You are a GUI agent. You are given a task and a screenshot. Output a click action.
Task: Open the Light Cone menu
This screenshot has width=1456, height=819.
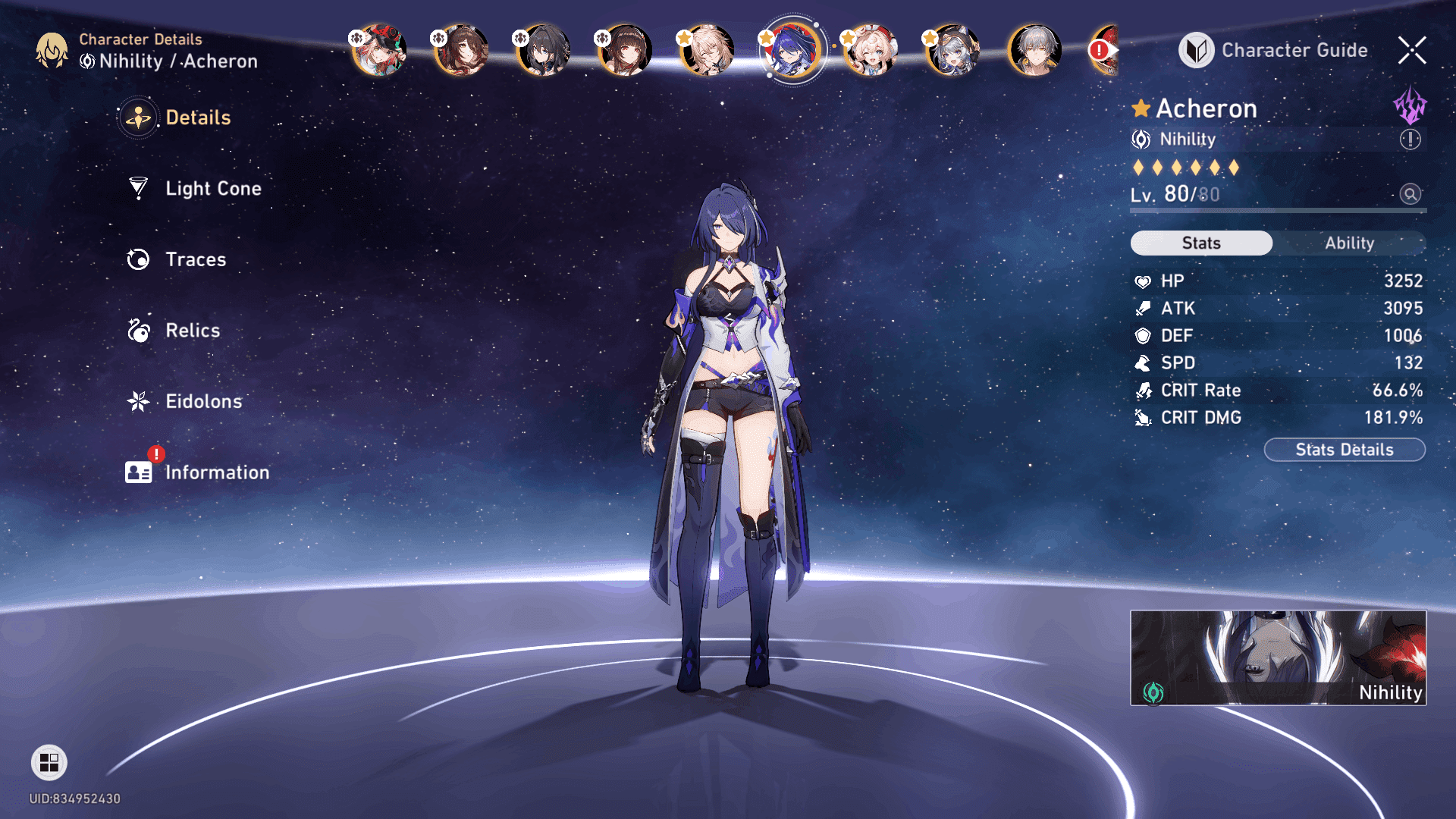coord(212,189)
